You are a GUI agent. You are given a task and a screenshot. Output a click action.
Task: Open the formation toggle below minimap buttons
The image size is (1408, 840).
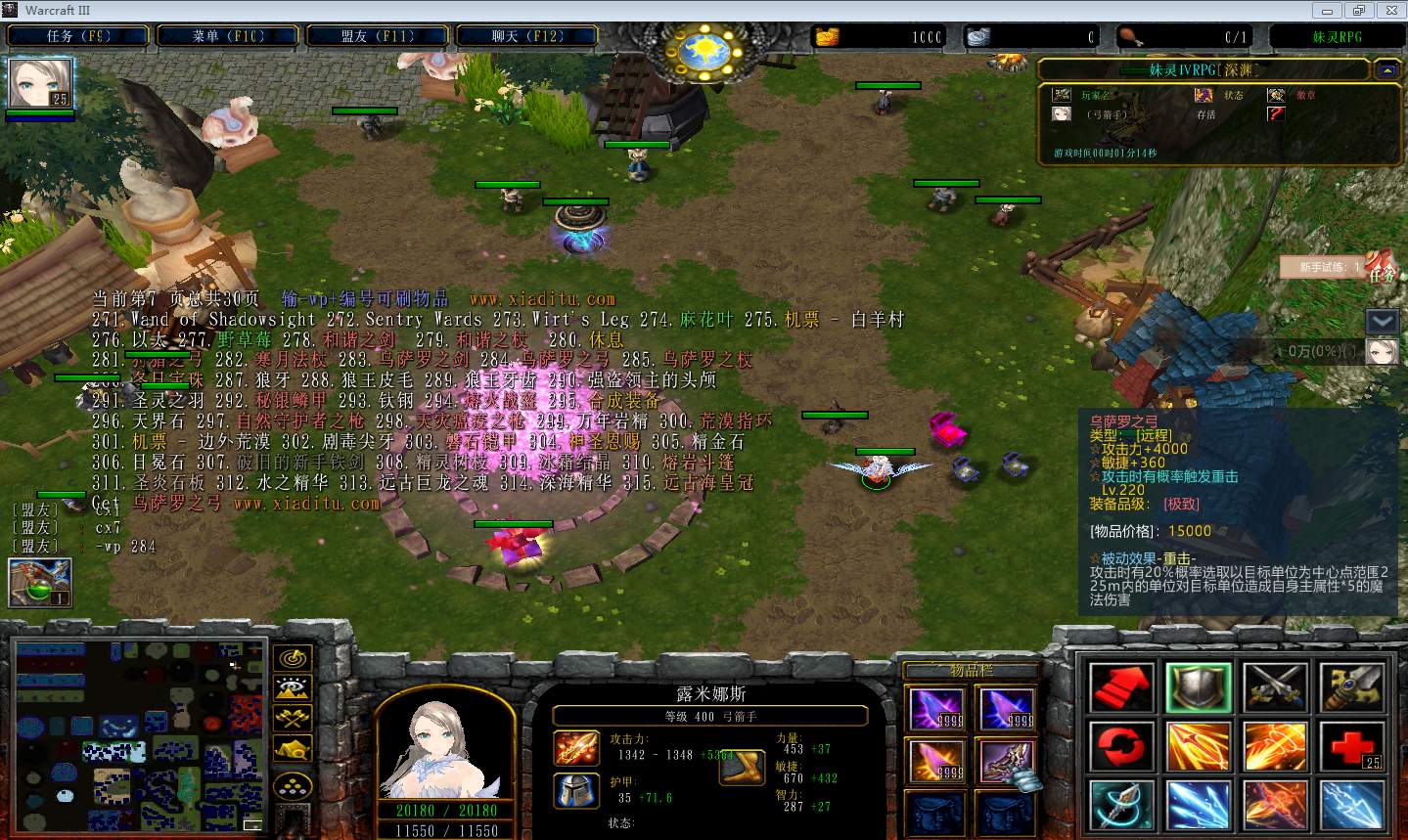pos(291,782)
